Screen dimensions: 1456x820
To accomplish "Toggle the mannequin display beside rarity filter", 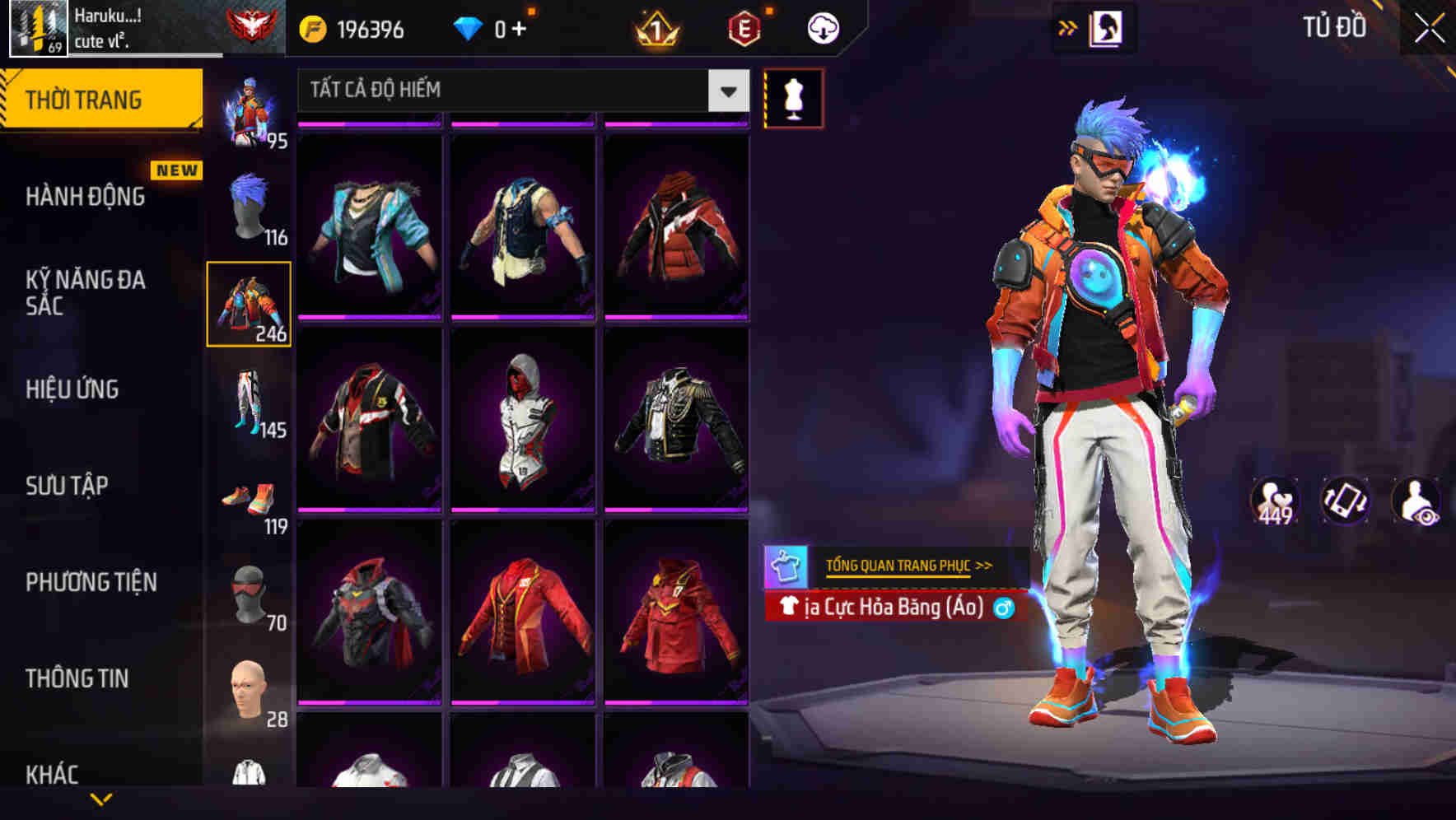I will coord(793,99).
